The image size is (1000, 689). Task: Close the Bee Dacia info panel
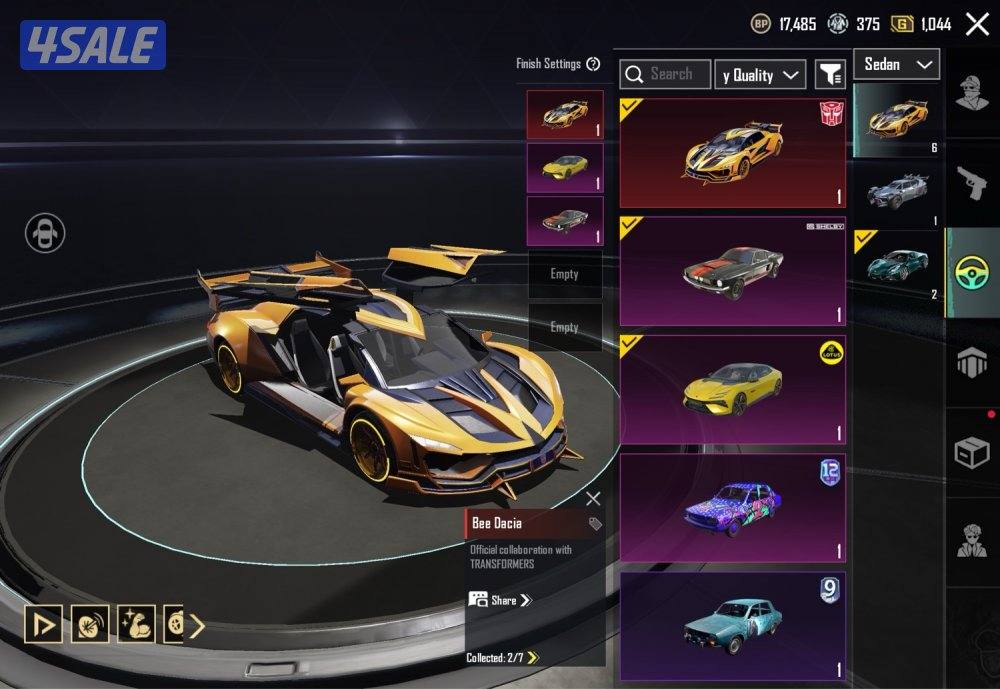pyautogui.click(x=593, y=498)
